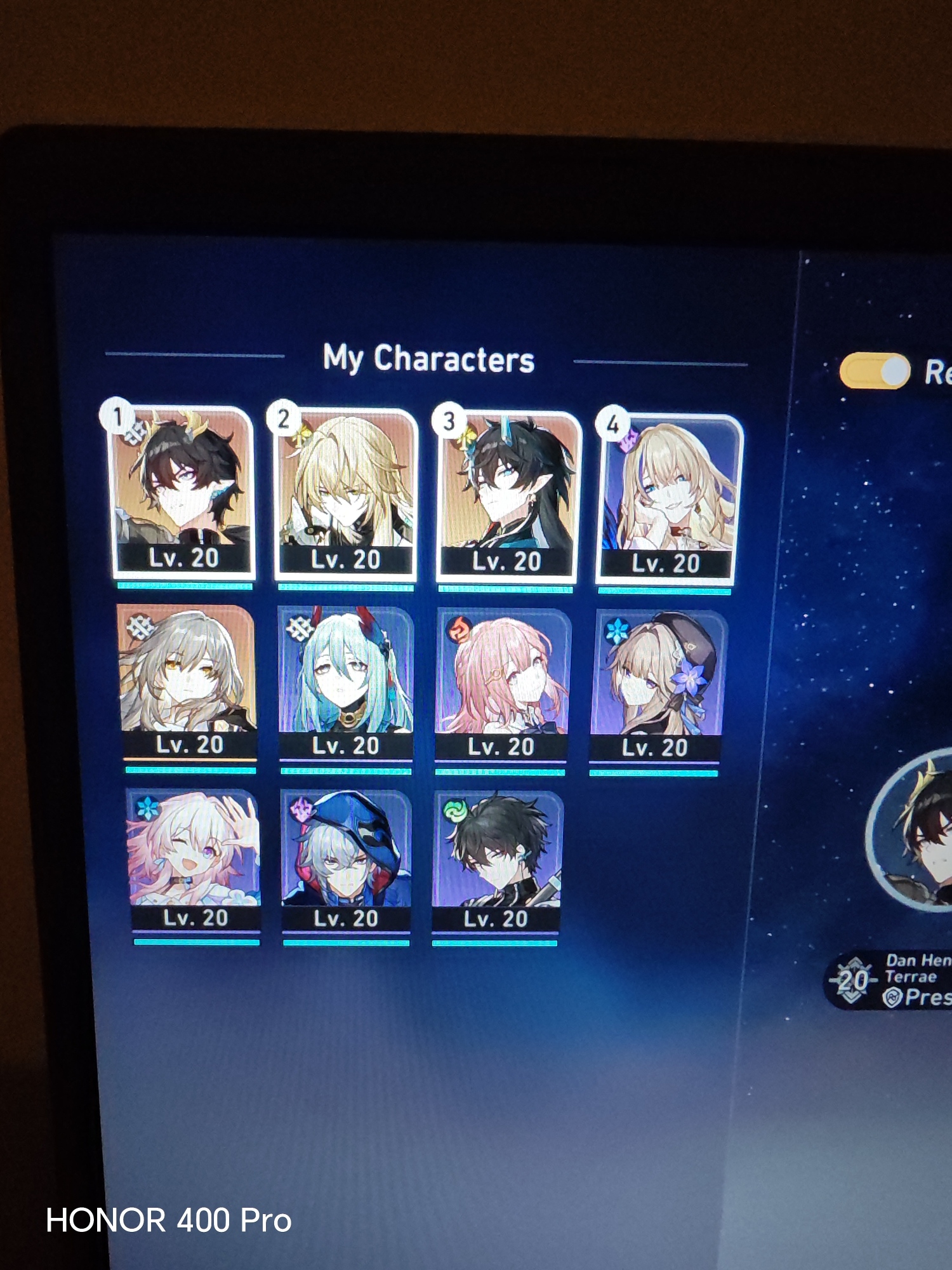This screenshot has width=952, height=1270.
Task: Pick pink-haired Asta's portrait
Action: pyautogui.click(x=501, y=685)
